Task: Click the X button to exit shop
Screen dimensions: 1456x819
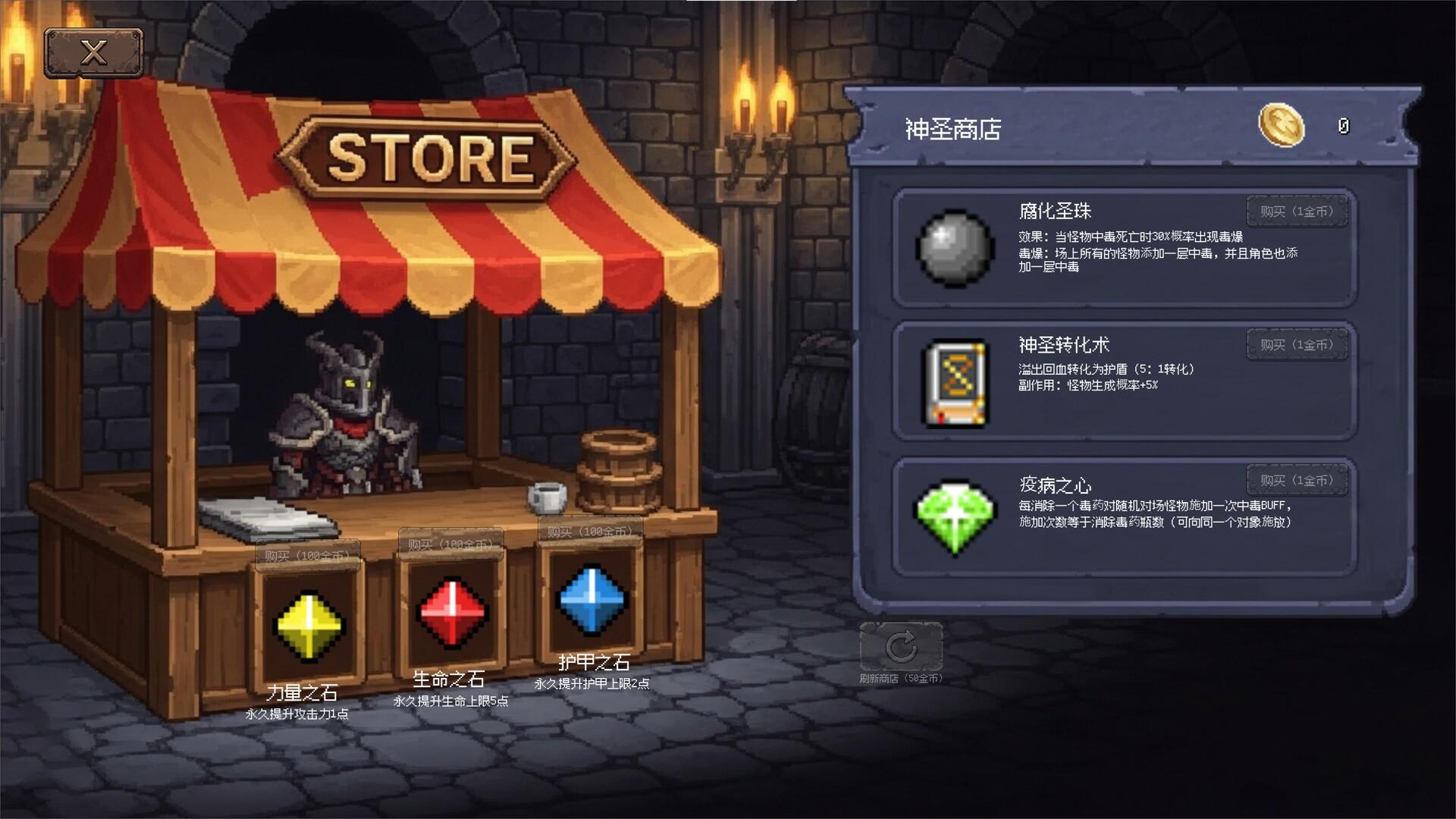Action: pos(94,52)
